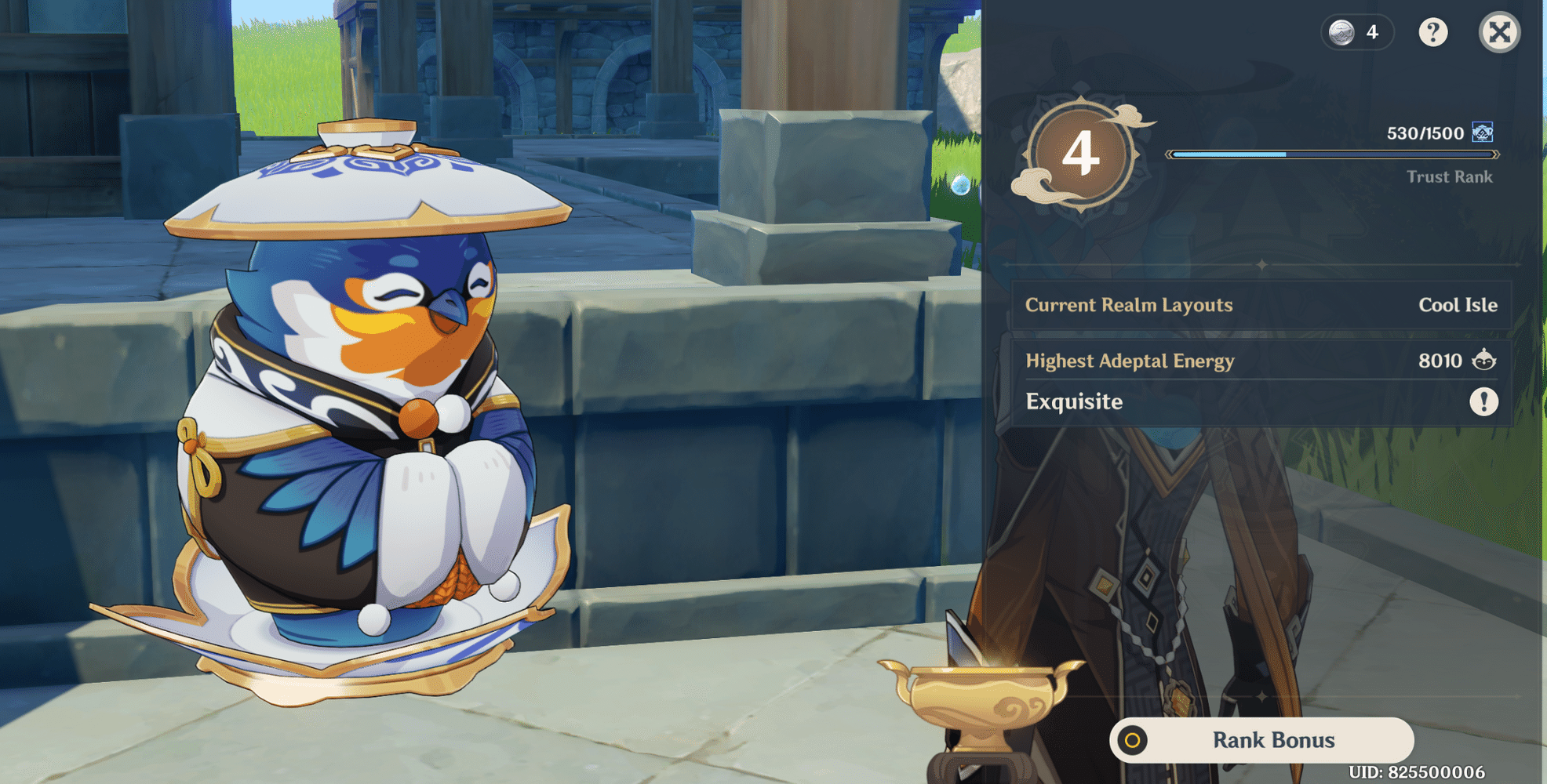The image size is (1547, 784).
Task: Select the Current Realm Layouts row
Action: 1128,305
